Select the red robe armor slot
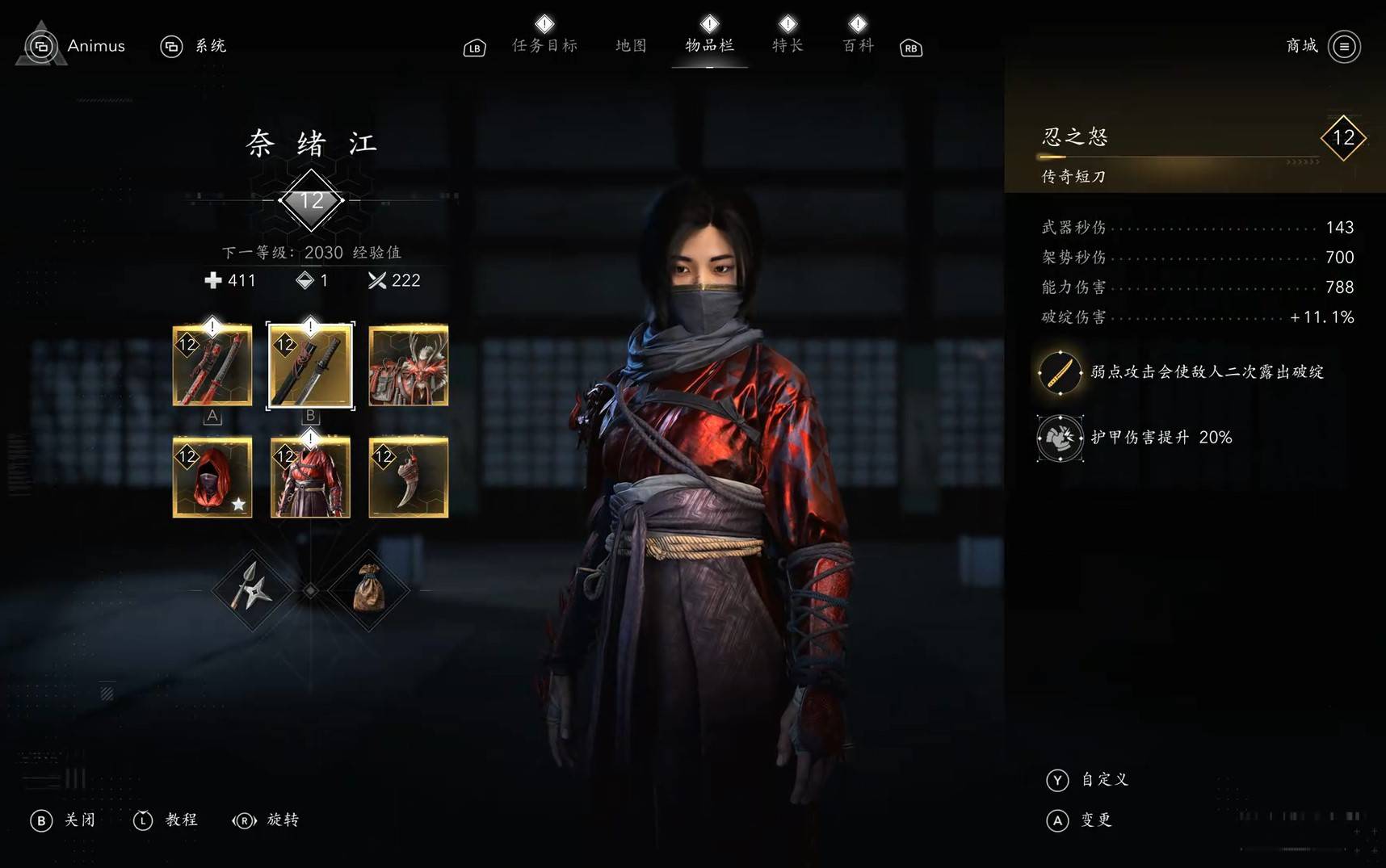The width and height of the screenshot is (1386, 868). (x=310, y=477)
